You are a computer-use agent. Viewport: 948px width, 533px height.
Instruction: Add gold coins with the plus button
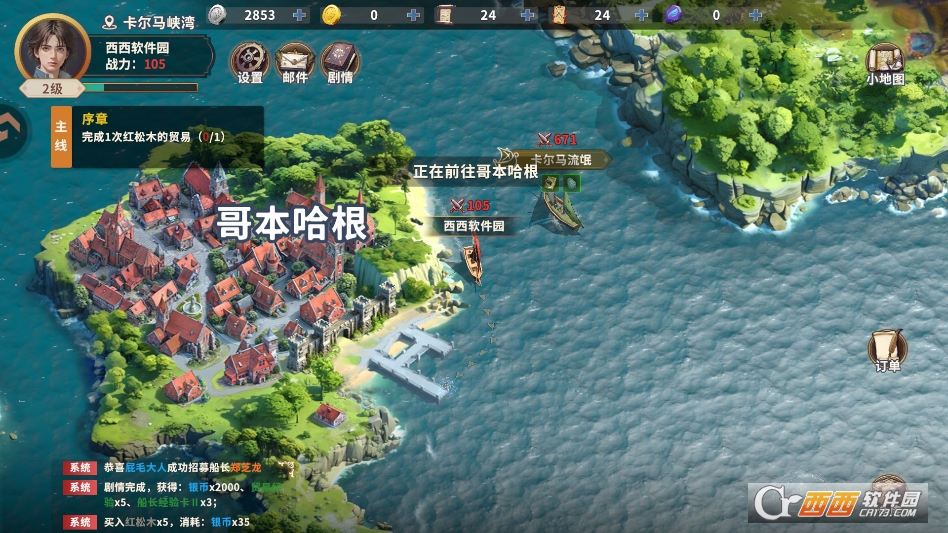click(414, 15)
